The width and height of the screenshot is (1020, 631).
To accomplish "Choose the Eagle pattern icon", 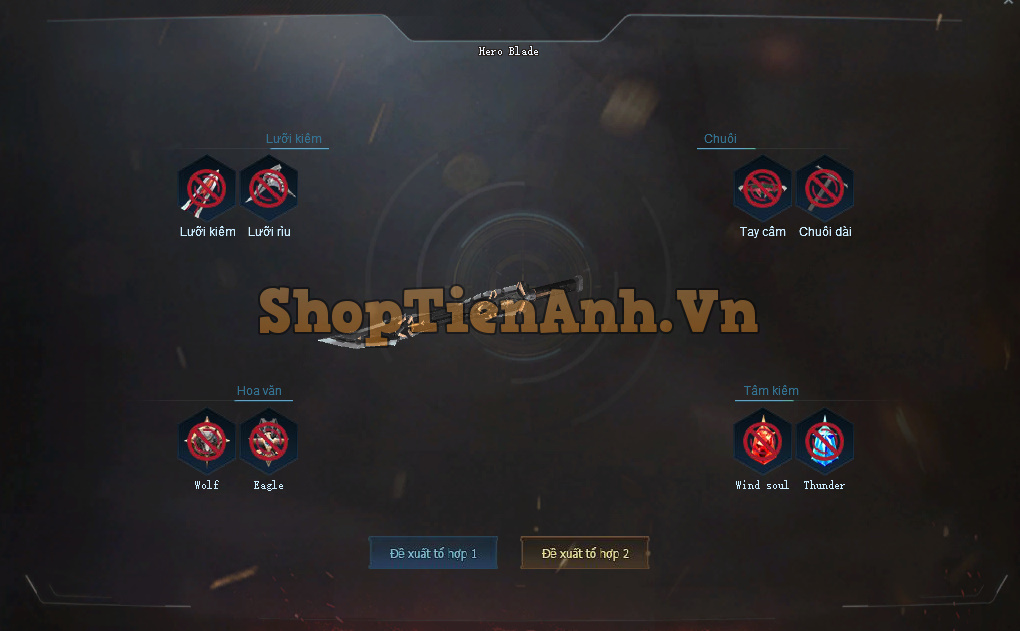I will tap(269, 441).
